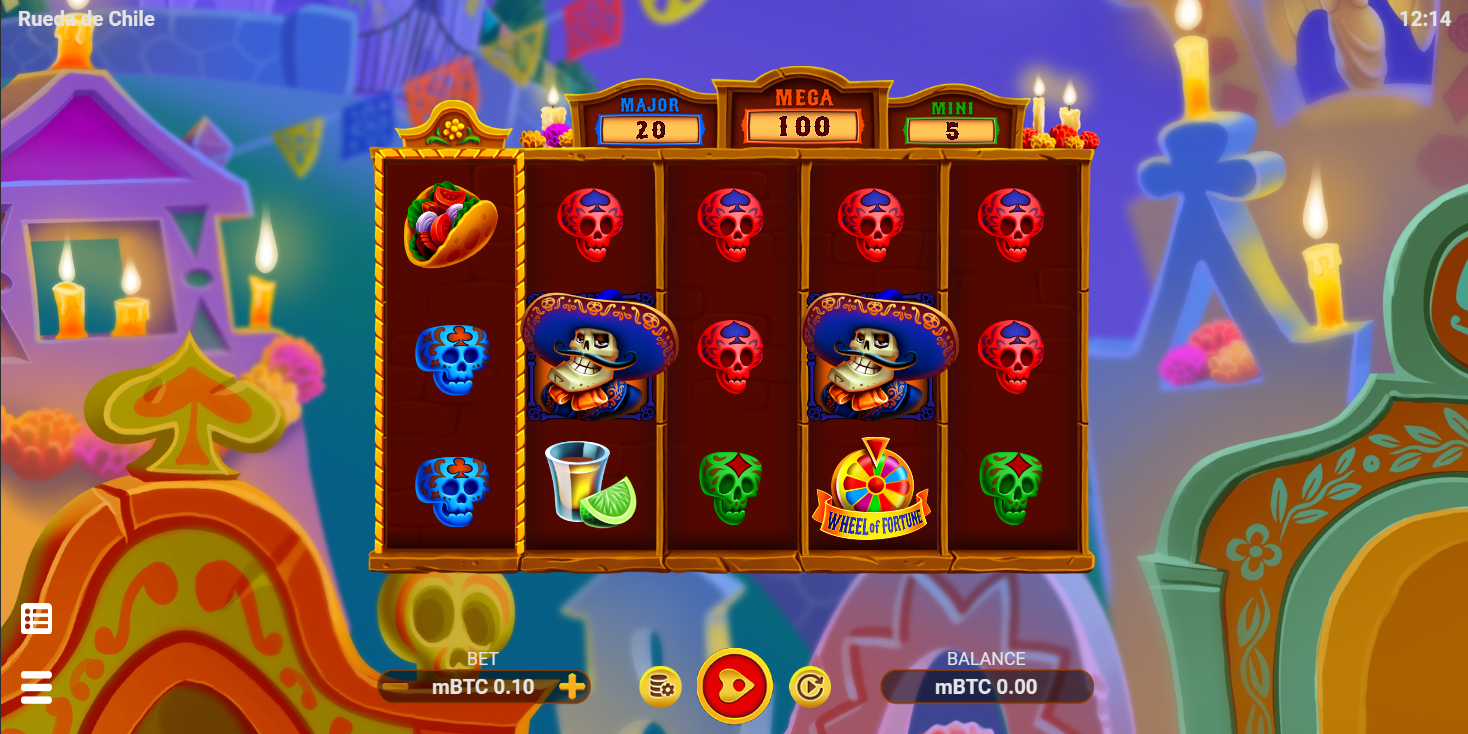
Task: Click the Rueda de Chile title text
Action: click(86, 18)
